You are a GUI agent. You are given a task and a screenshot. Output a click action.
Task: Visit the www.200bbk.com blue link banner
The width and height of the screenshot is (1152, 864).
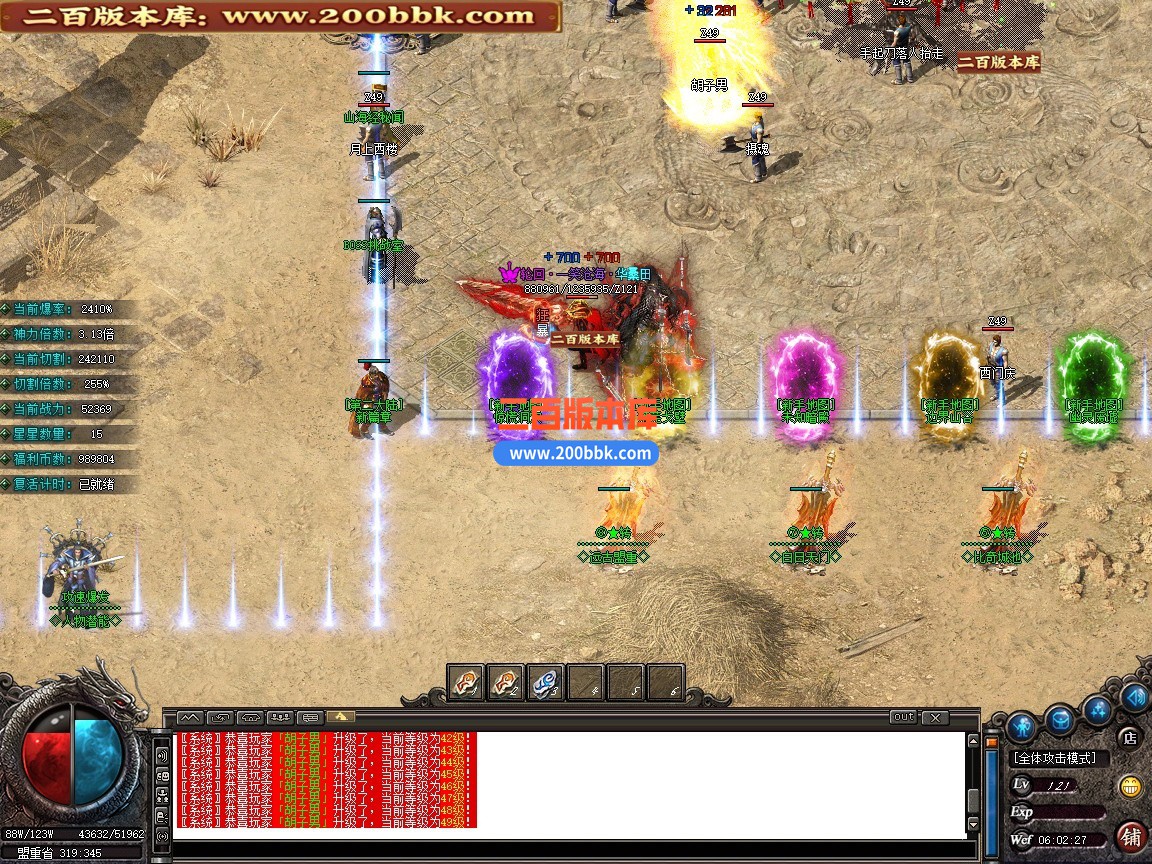click(x=575, y=453)
